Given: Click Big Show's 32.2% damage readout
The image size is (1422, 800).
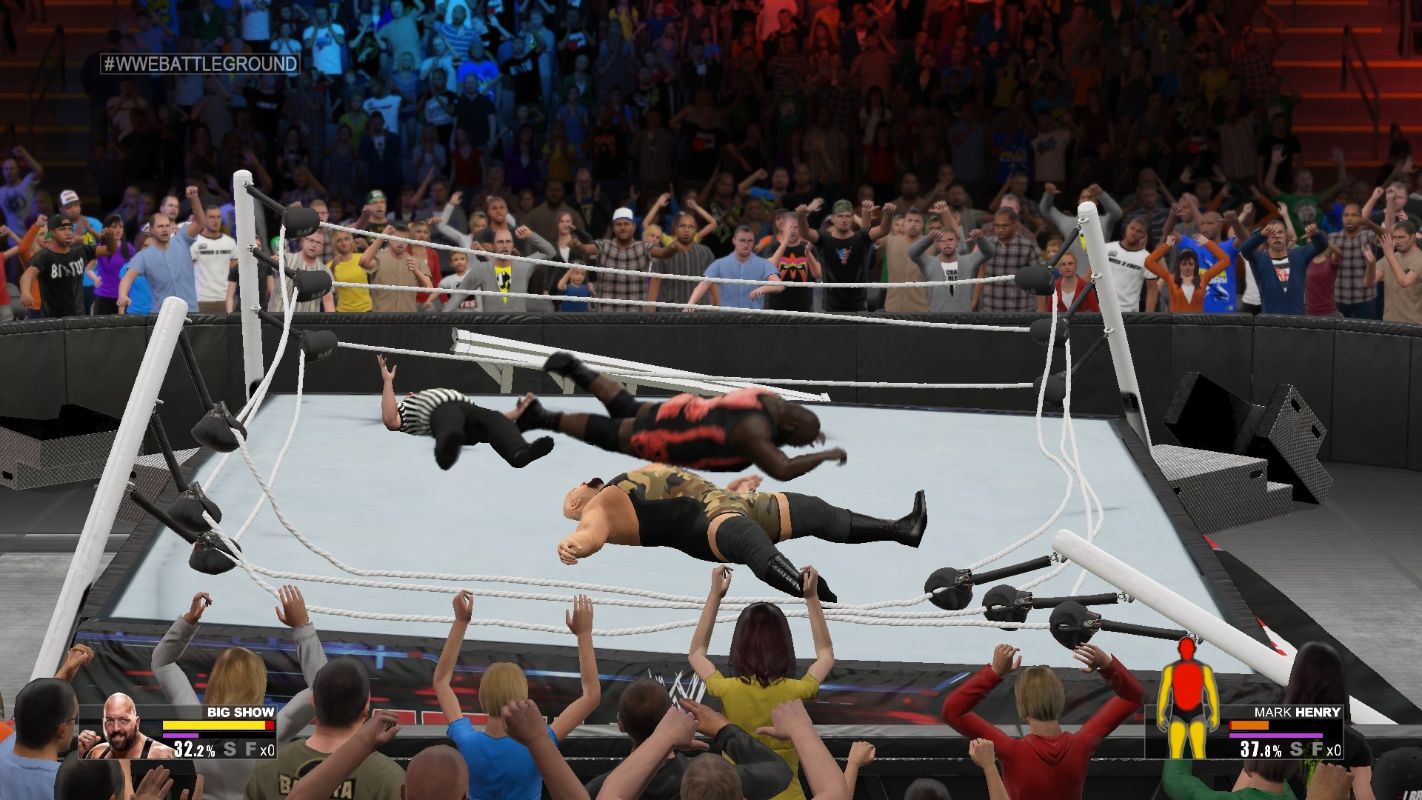Looking at the screenshot, I should click(194, 749).
